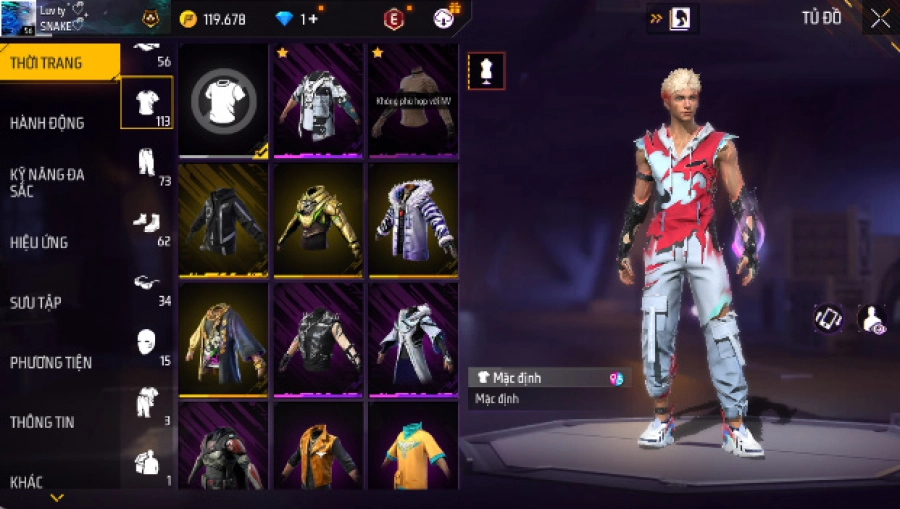This screenshot has width=900, height=509.
Task: Choose the yellow and teal t-shirt
Action: pyautogui.click(x=413, y=448)
